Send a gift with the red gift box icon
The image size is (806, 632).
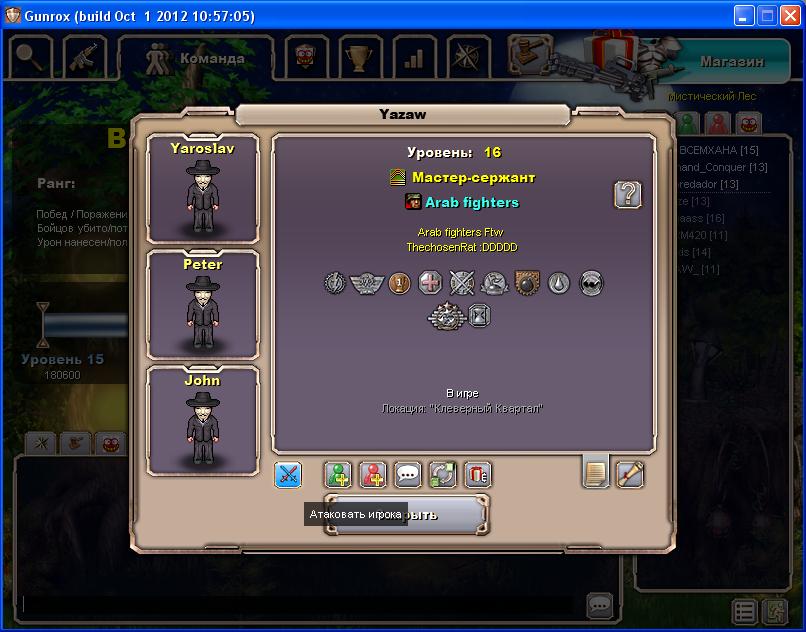coord(477,474)
